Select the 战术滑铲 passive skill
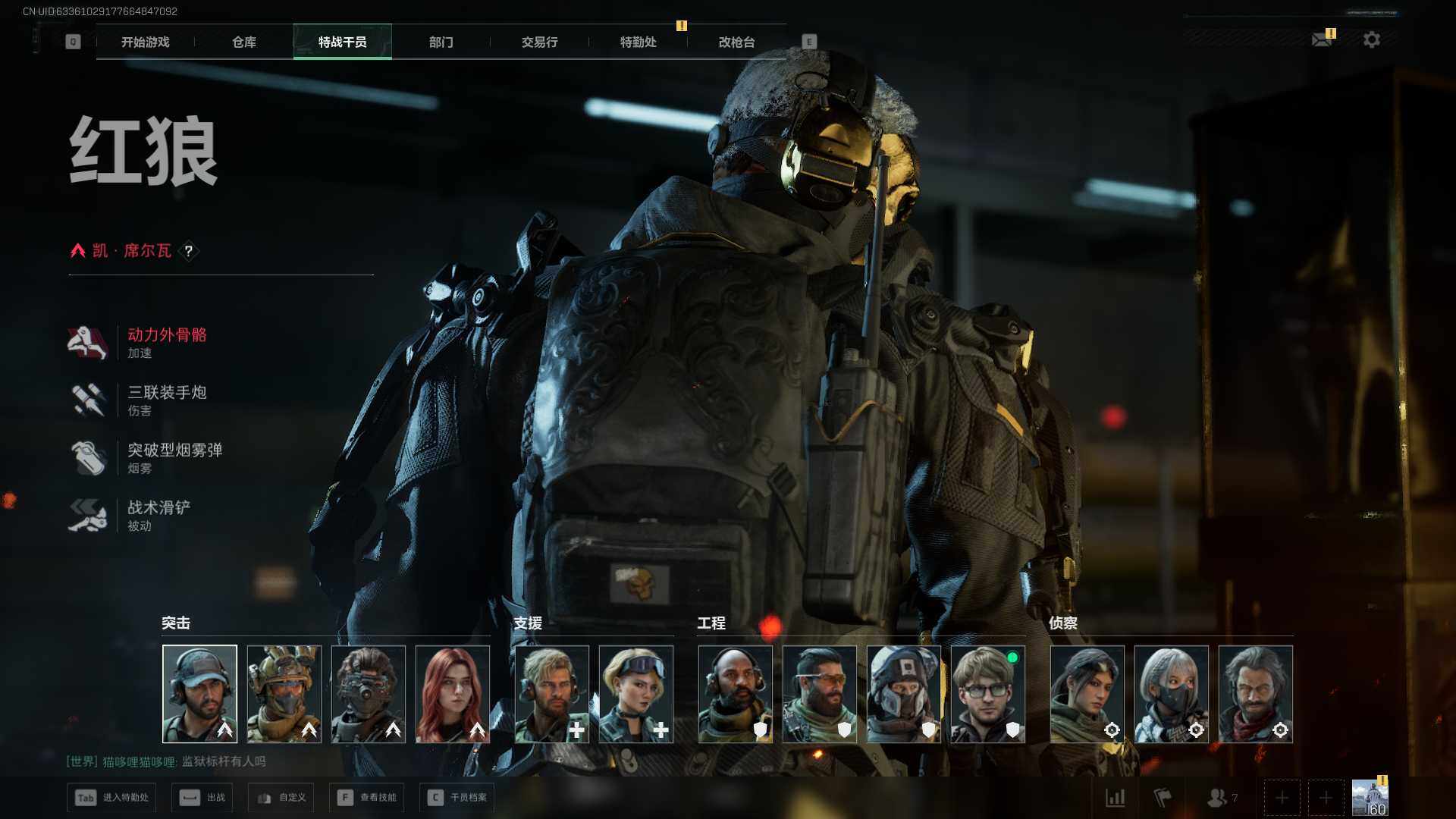This screenshot has height=819, width=1456. point(158,516)
